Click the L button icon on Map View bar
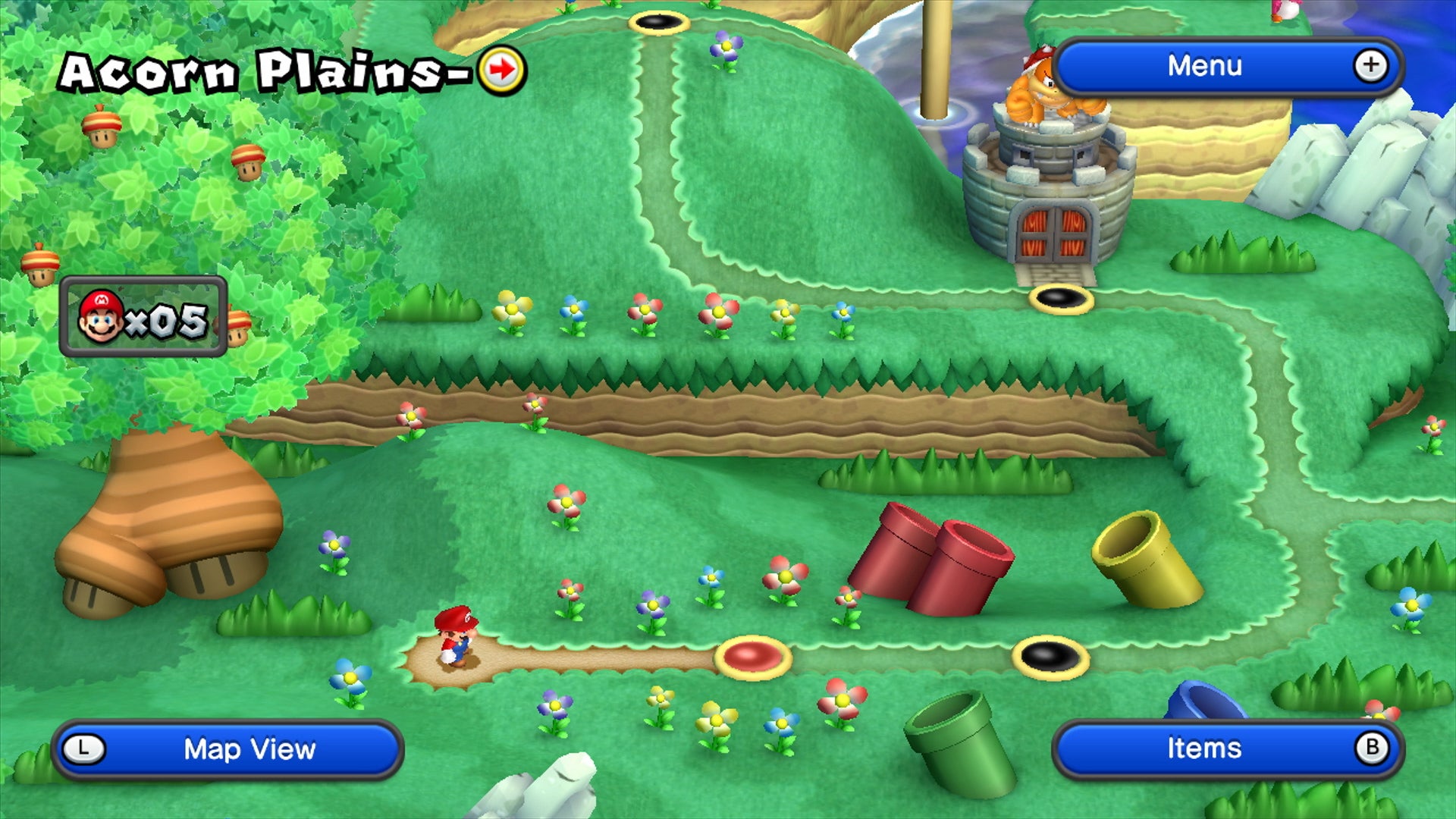Viewport: 1456px width, 819px height. (x=86, y=749)
